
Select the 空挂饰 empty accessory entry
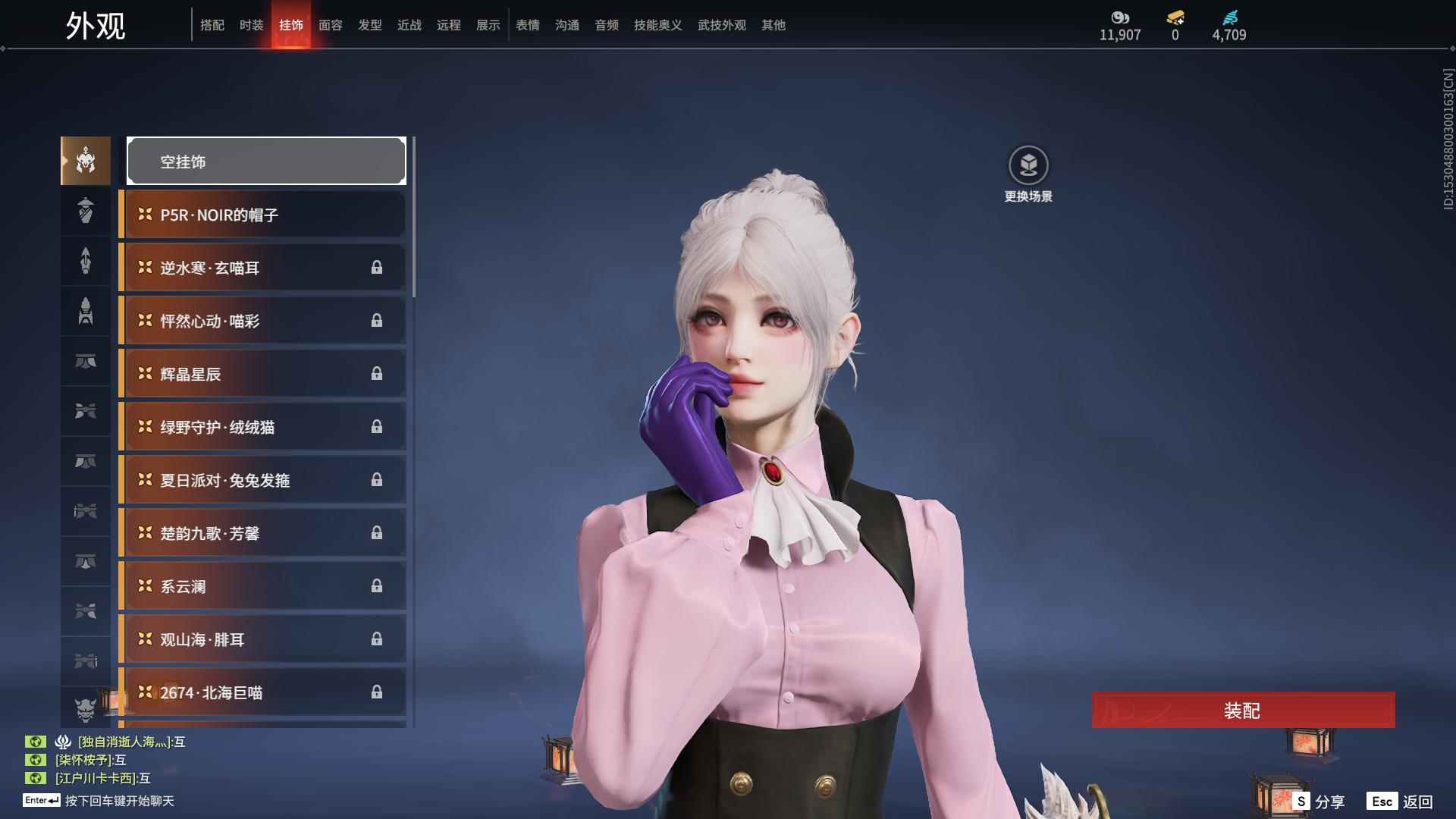click(266, 162)
